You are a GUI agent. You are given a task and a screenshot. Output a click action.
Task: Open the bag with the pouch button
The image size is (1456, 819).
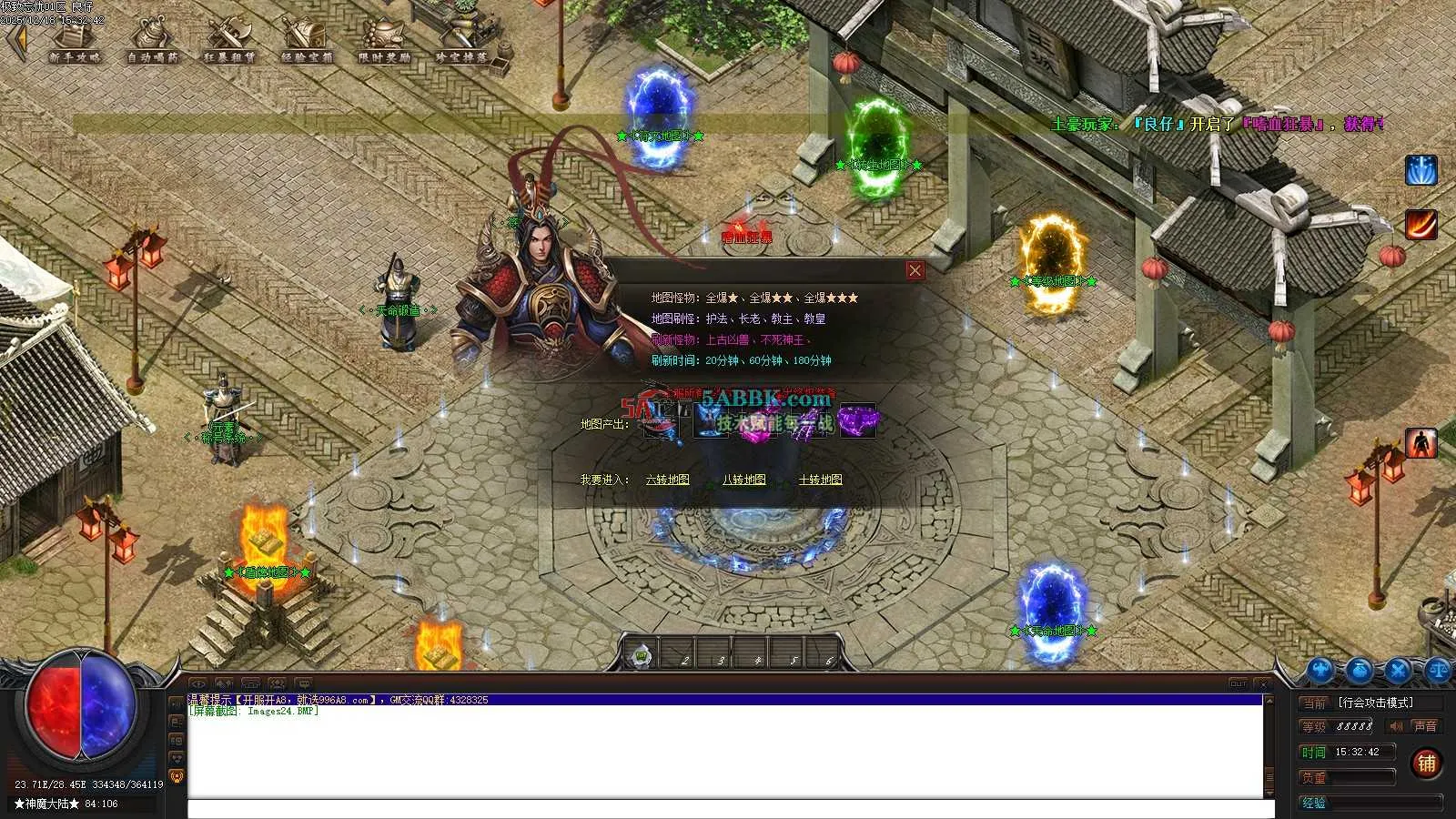(x=1360, y=672)
